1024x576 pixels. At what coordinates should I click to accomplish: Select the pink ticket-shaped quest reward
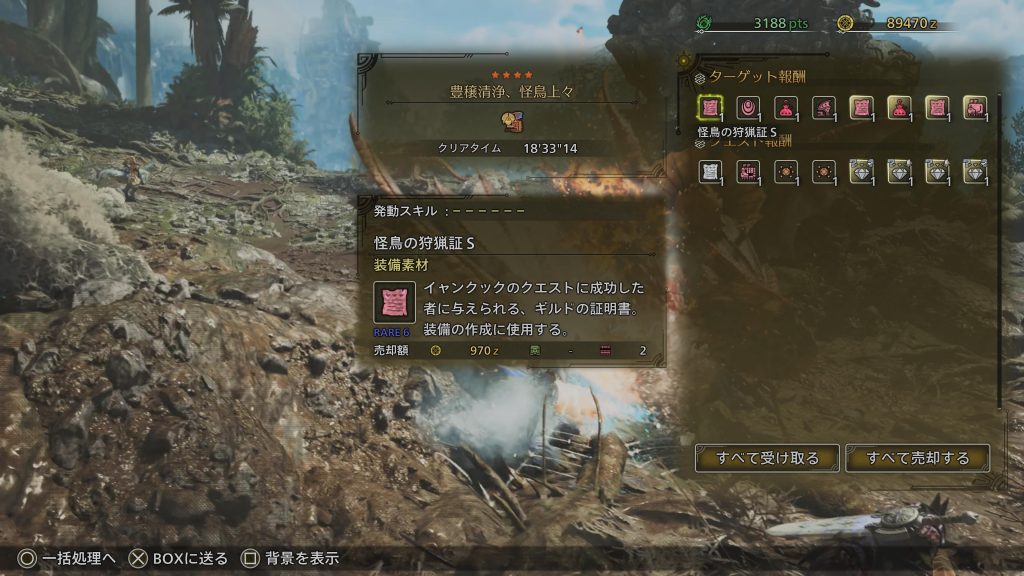coord(748,171)
